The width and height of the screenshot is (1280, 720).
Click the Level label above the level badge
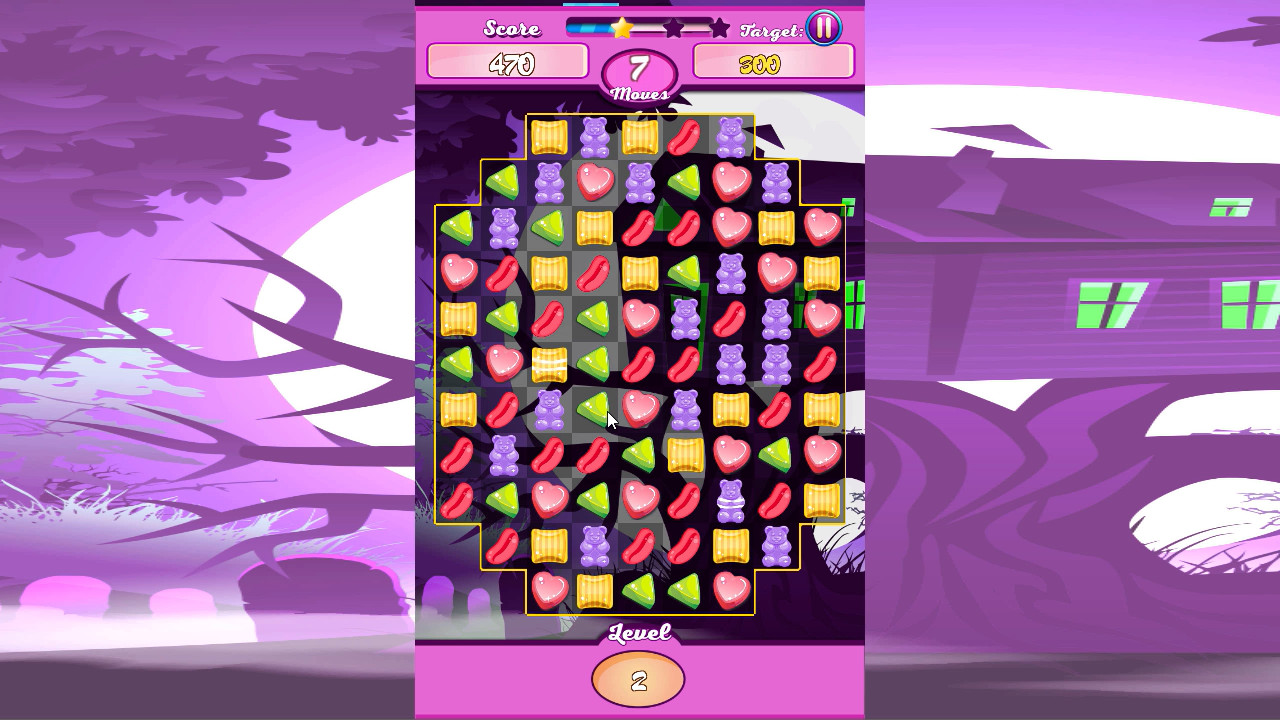tap(639, 633)
